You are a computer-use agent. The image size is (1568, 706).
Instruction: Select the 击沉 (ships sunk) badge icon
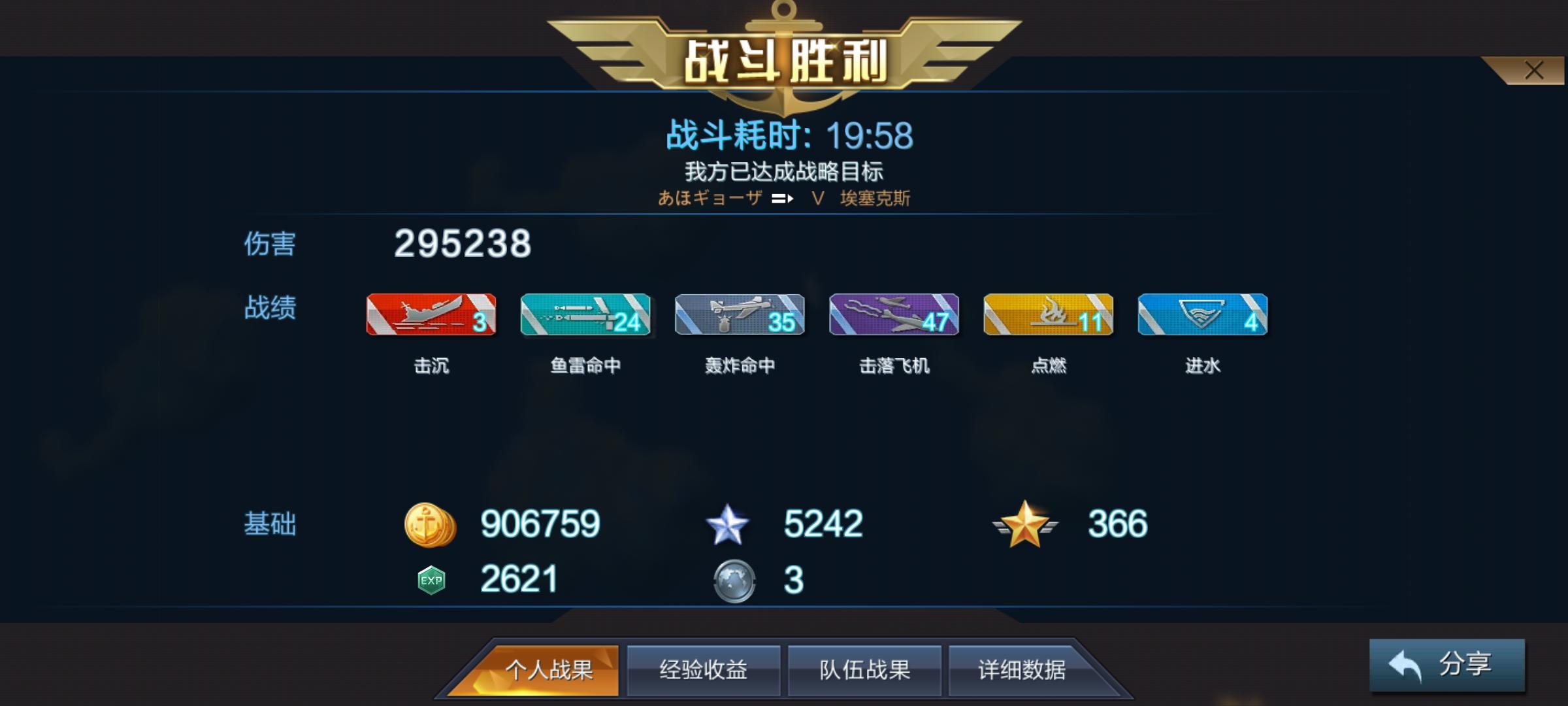(x=431, y=316)
